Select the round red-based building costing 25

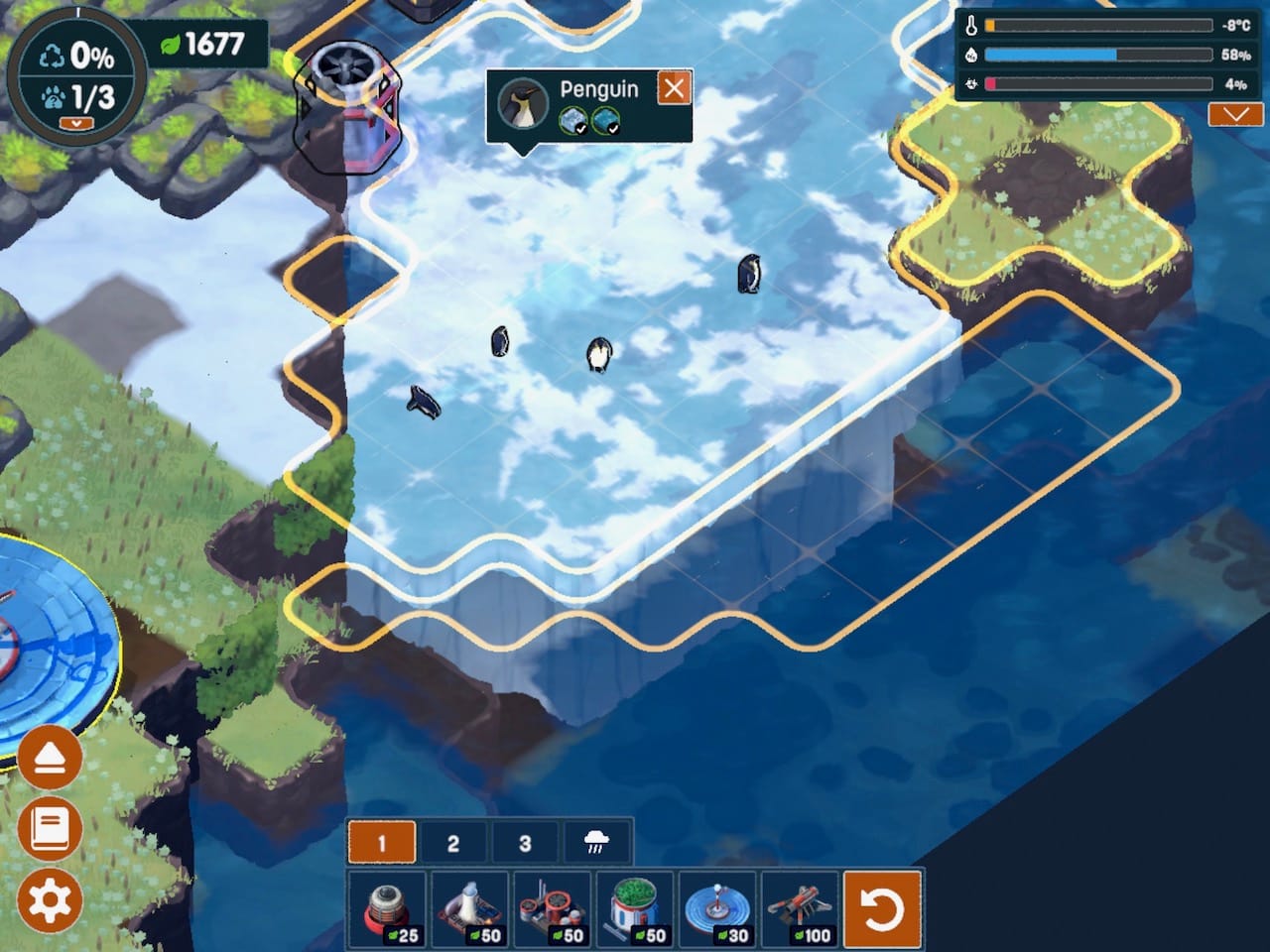click(388, 909)
